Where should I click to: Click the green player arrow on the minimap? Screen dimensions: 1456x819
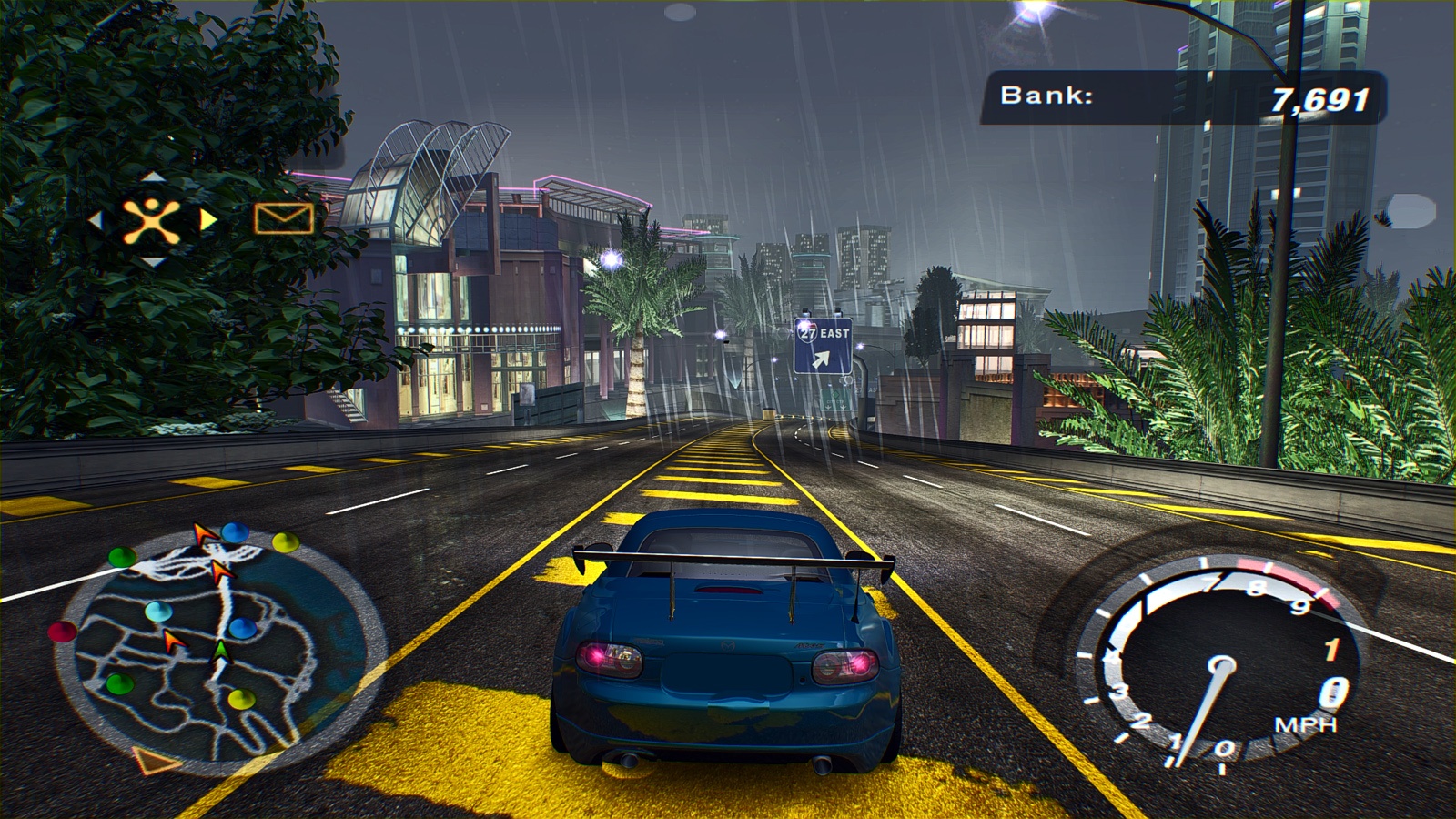click(x=220, y=651)
